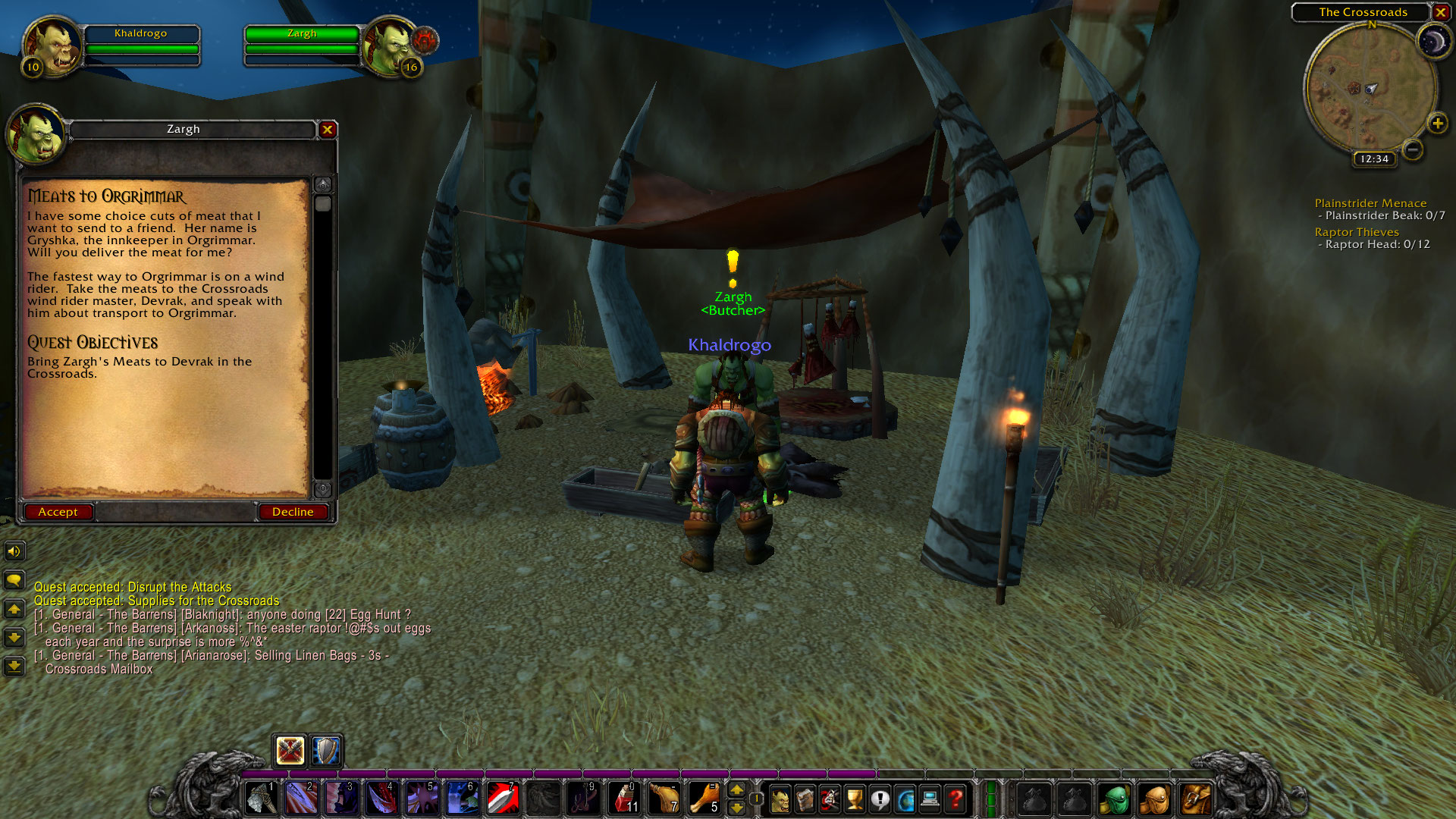Open the Game Menu computer icon
The image size is (1456, 819).
pyautogui.click(x=929, y=798)
